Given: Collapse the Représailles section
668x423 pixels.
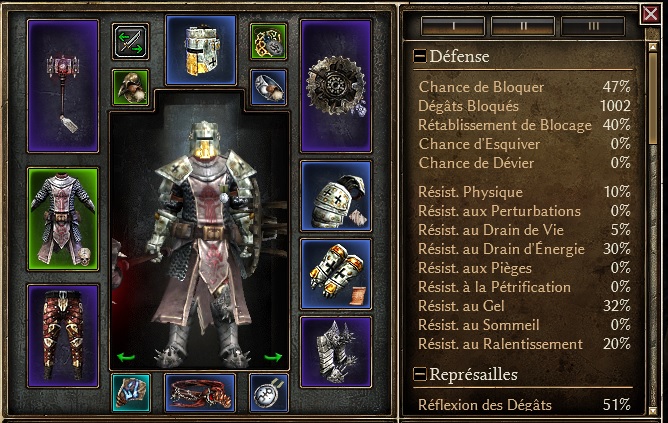Looking at the screenshot, I should [419, 375].
